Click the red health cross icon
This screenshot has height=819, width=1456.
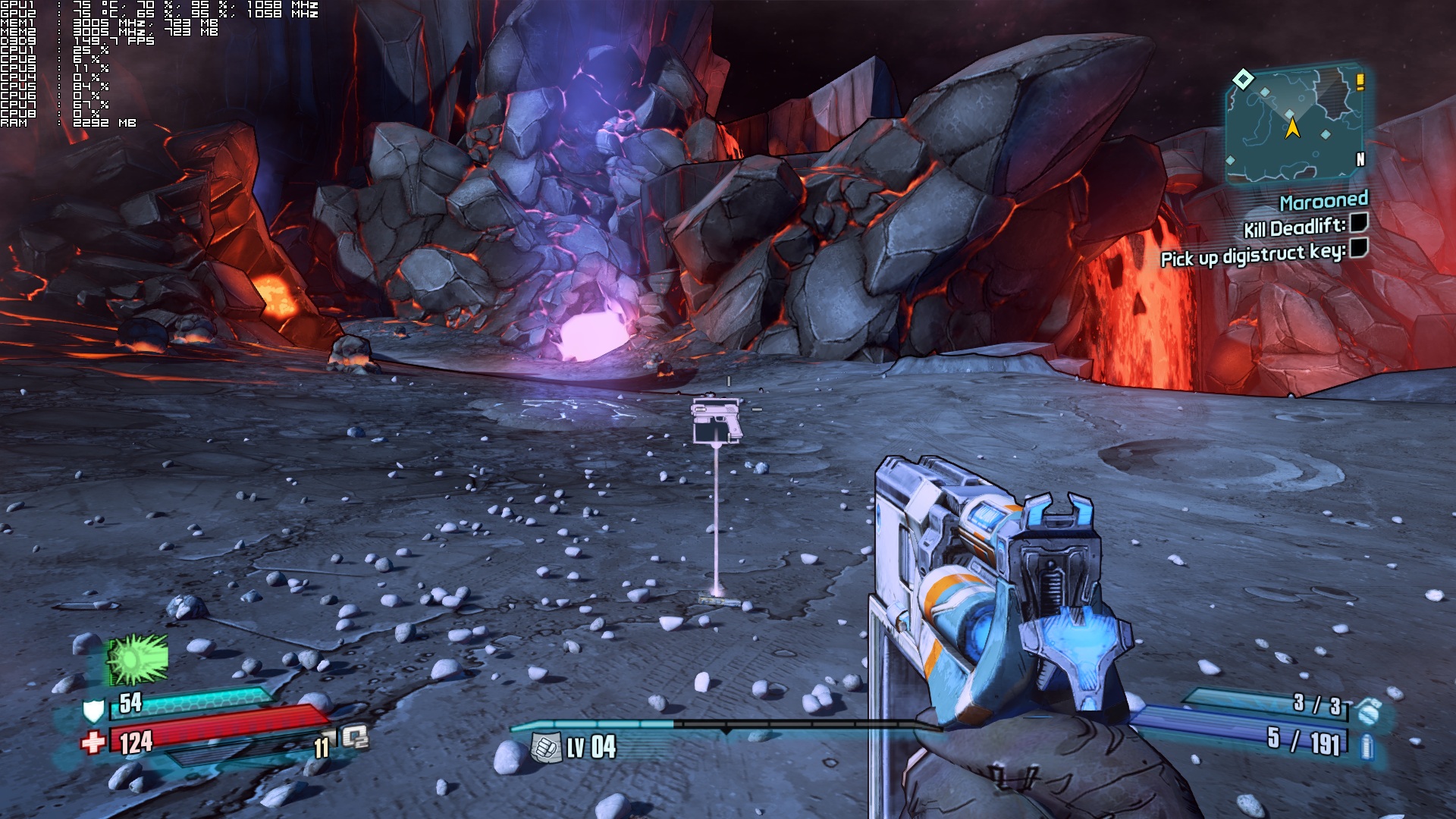pyautogui.click(x=93, y=742)
